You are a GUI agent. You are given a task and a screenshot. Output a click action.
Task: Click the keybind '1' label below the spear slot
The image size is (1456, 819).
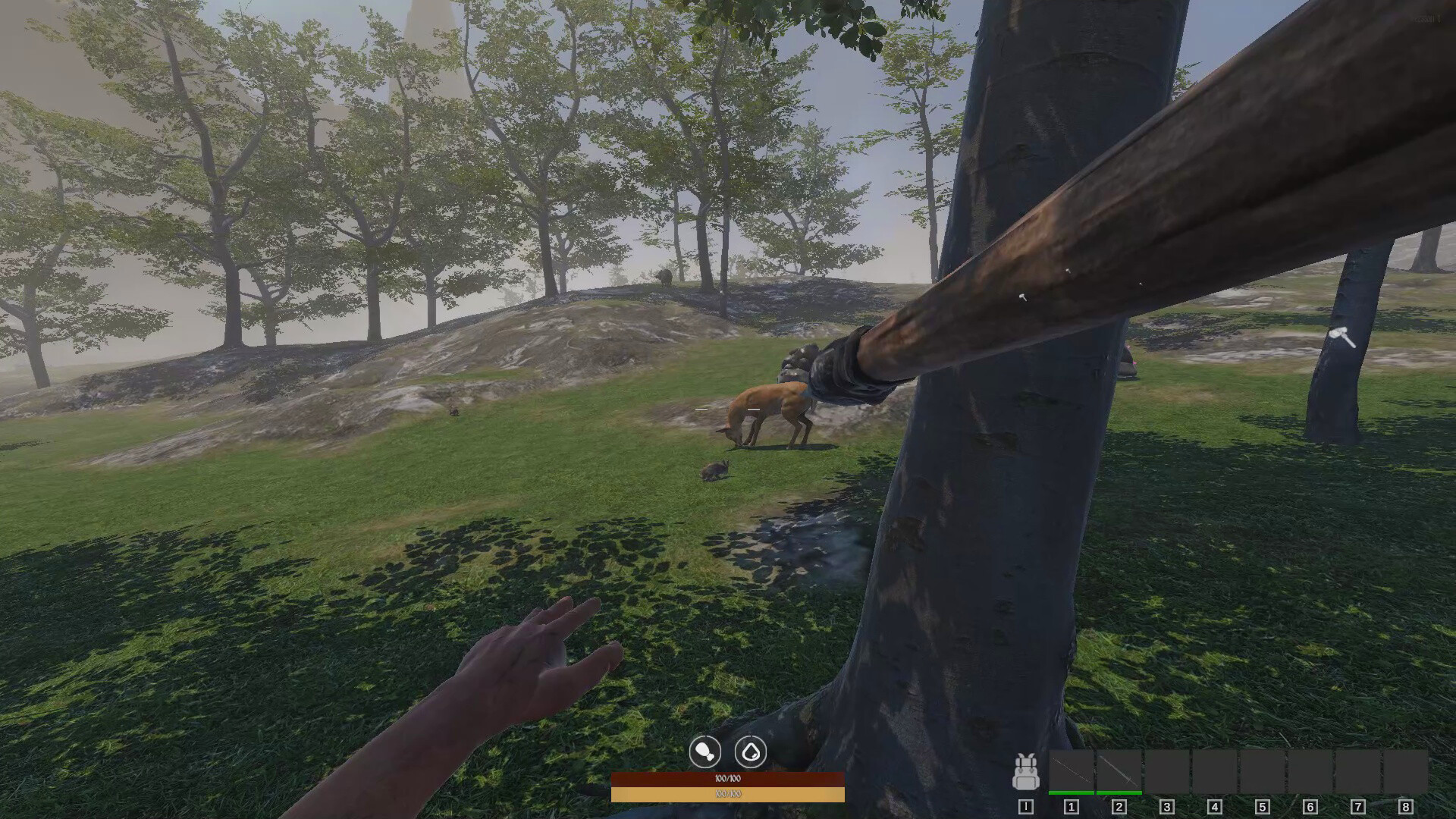pyautogui.click(x=1071, y=807)
